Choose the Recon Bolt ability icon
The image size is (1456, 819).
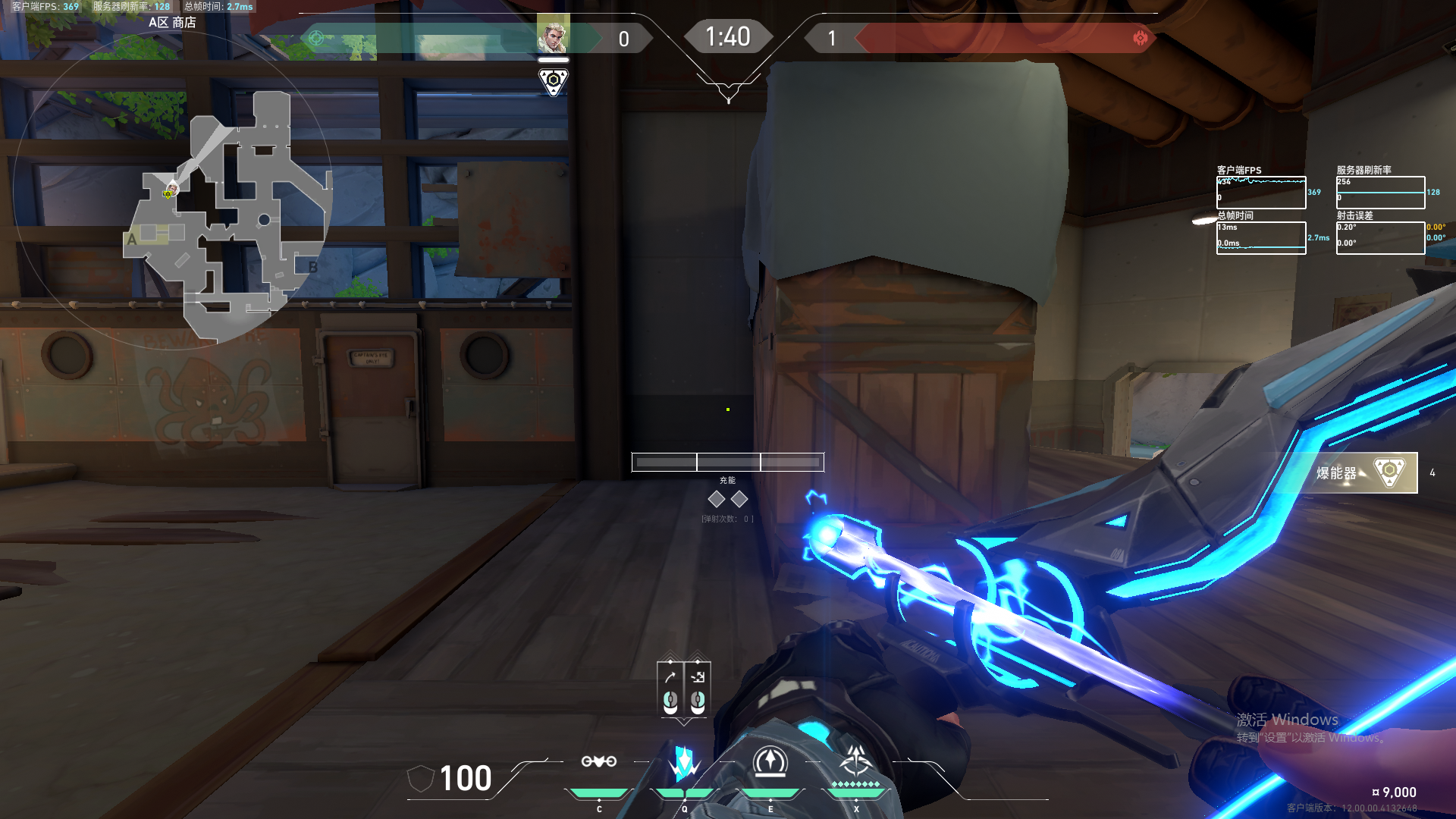point(770,761)
